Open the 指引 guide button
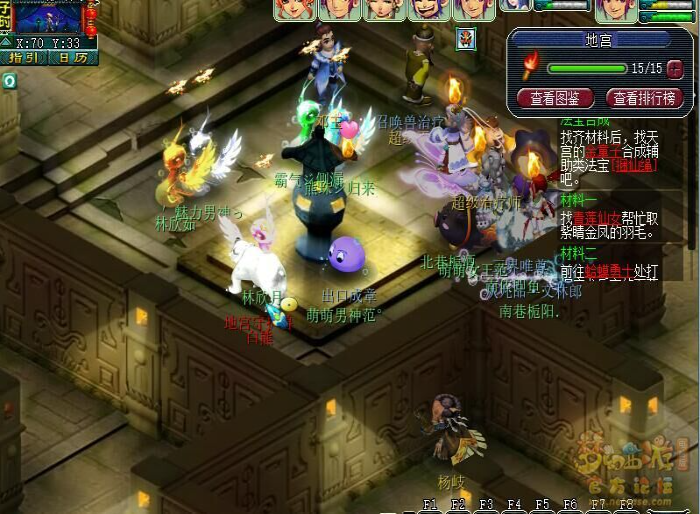This screenshot has width=700, height=514. pos(23,58)
